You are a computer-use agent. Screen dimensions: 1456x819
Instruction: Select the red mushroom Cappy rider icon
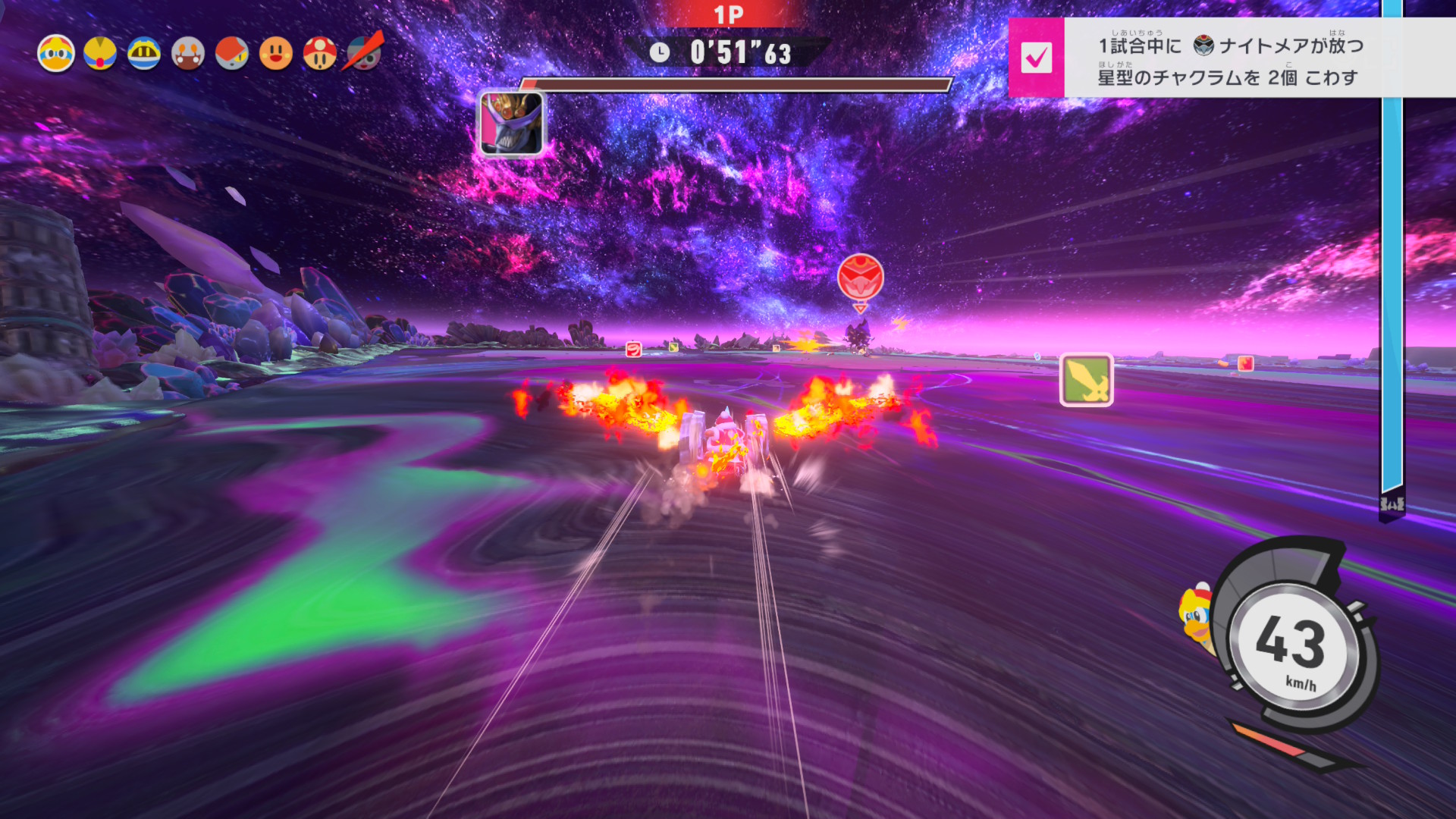(x=320, y=54)
